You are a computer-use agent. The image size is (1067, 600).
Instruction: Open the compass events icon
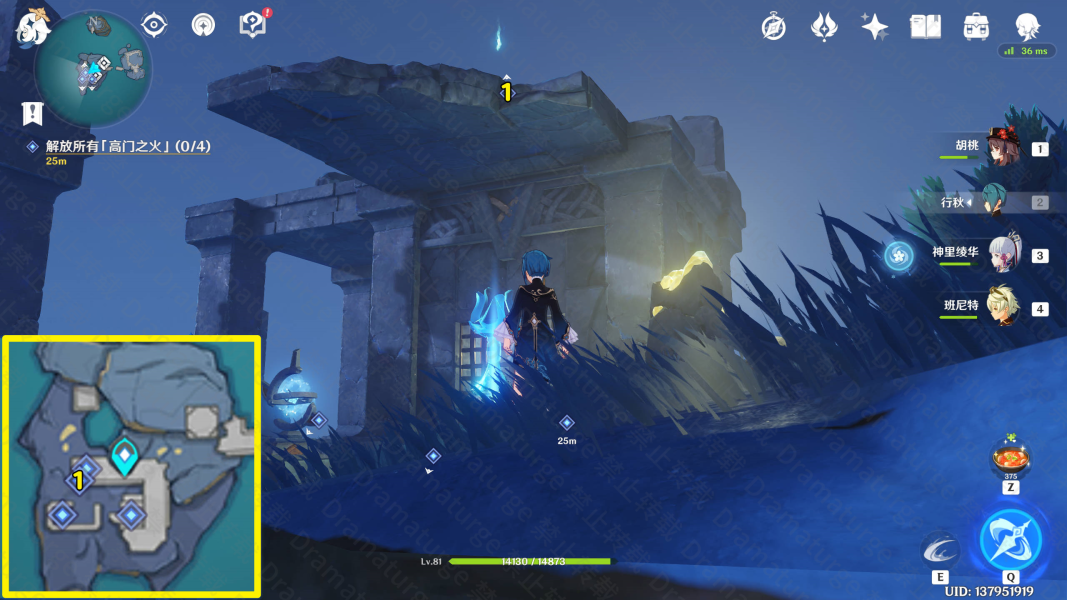[x=773, y=27]
